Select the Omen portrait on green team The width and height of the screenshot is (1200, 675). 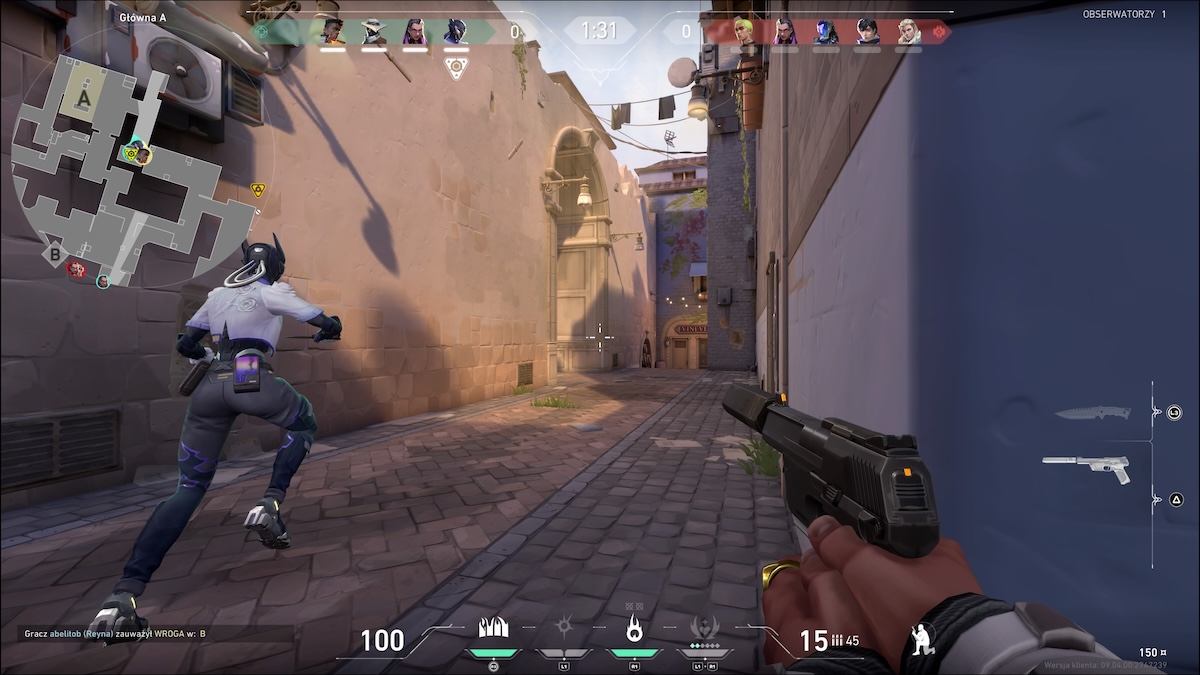click(455, 32)
